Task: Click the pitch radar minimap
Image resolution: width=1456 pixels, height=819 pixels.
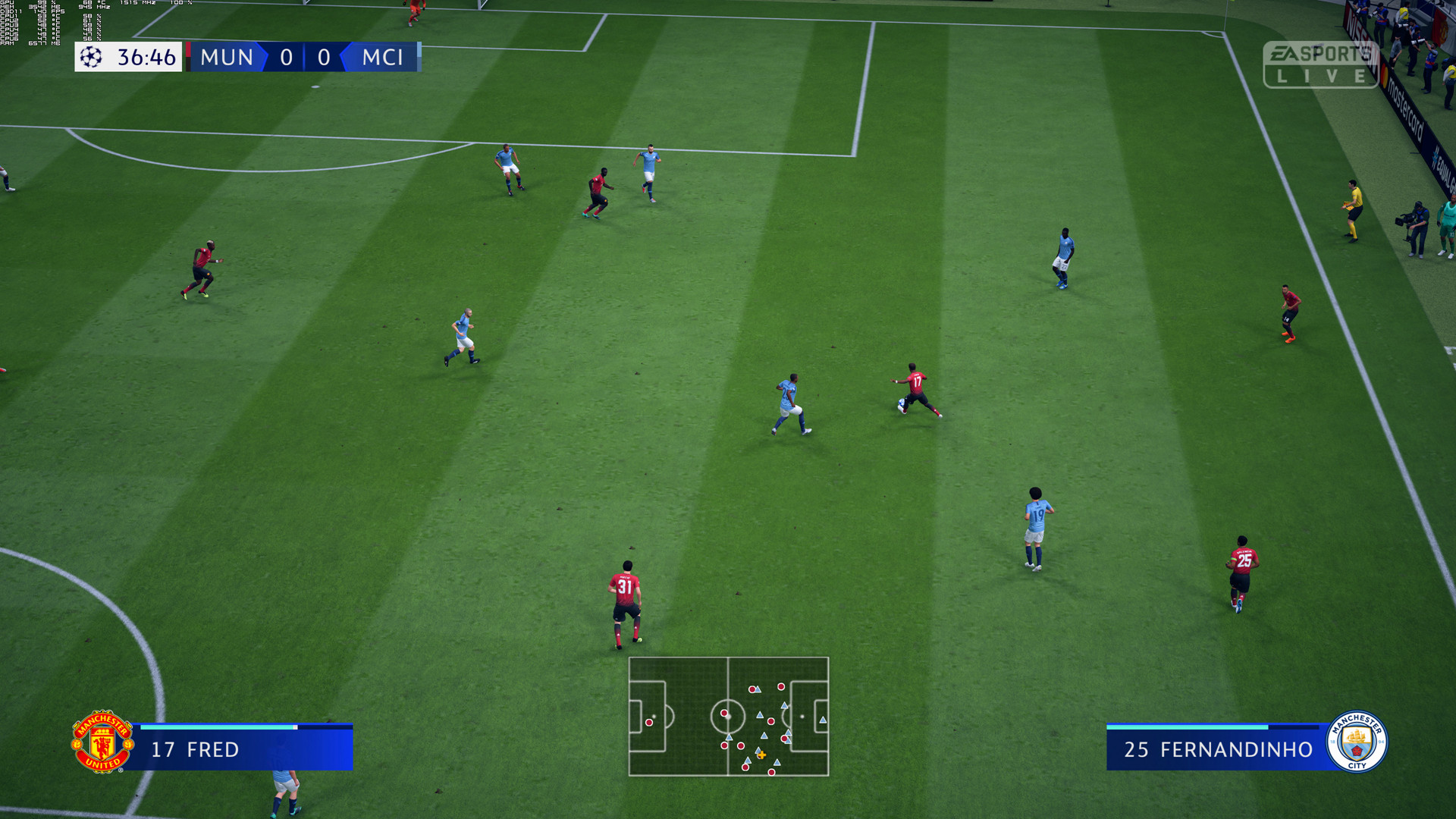Action: [728, 716]
